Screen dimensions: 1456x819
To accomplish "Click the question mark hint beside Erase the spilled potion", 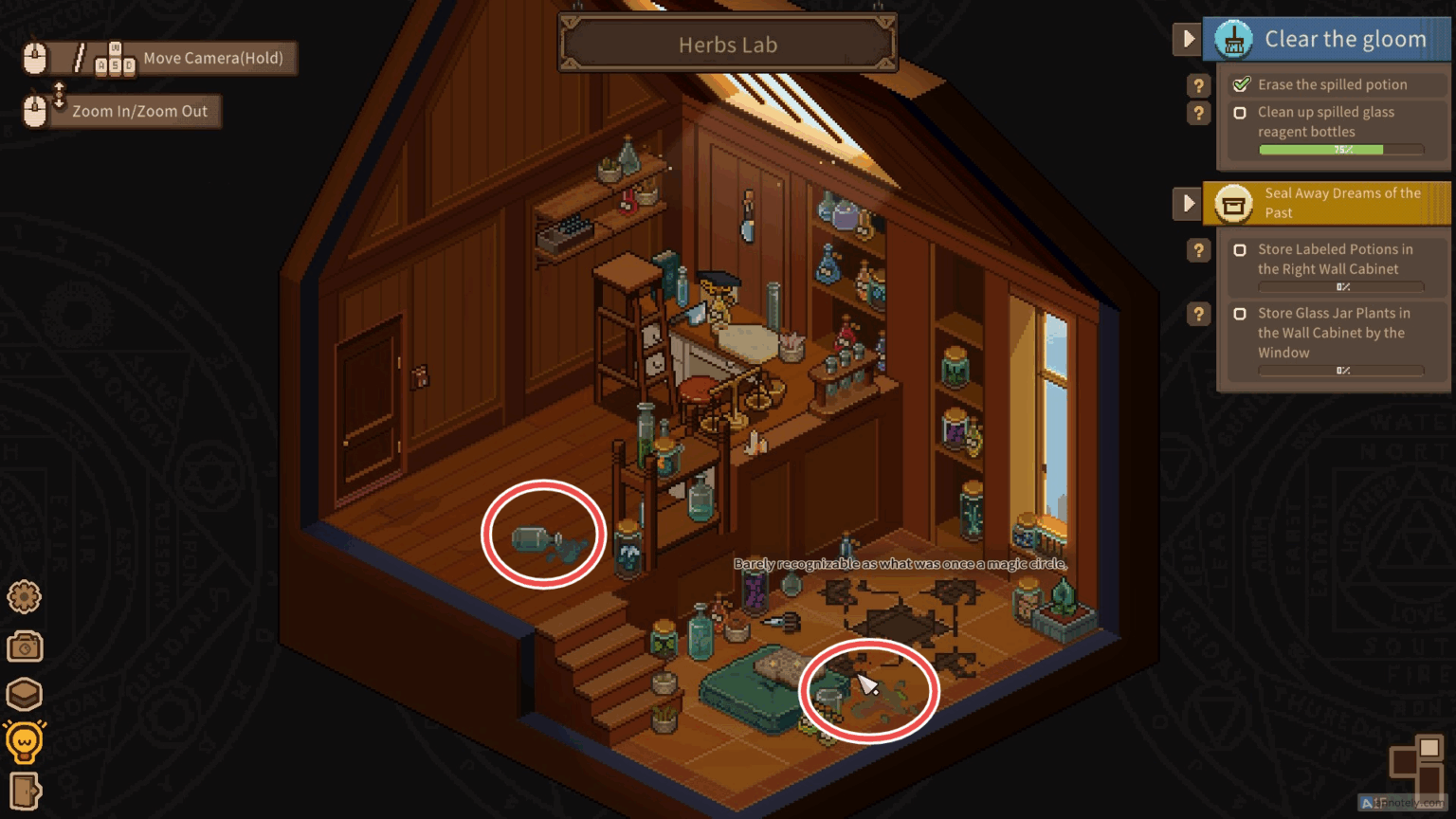I will pos(1198,84).
